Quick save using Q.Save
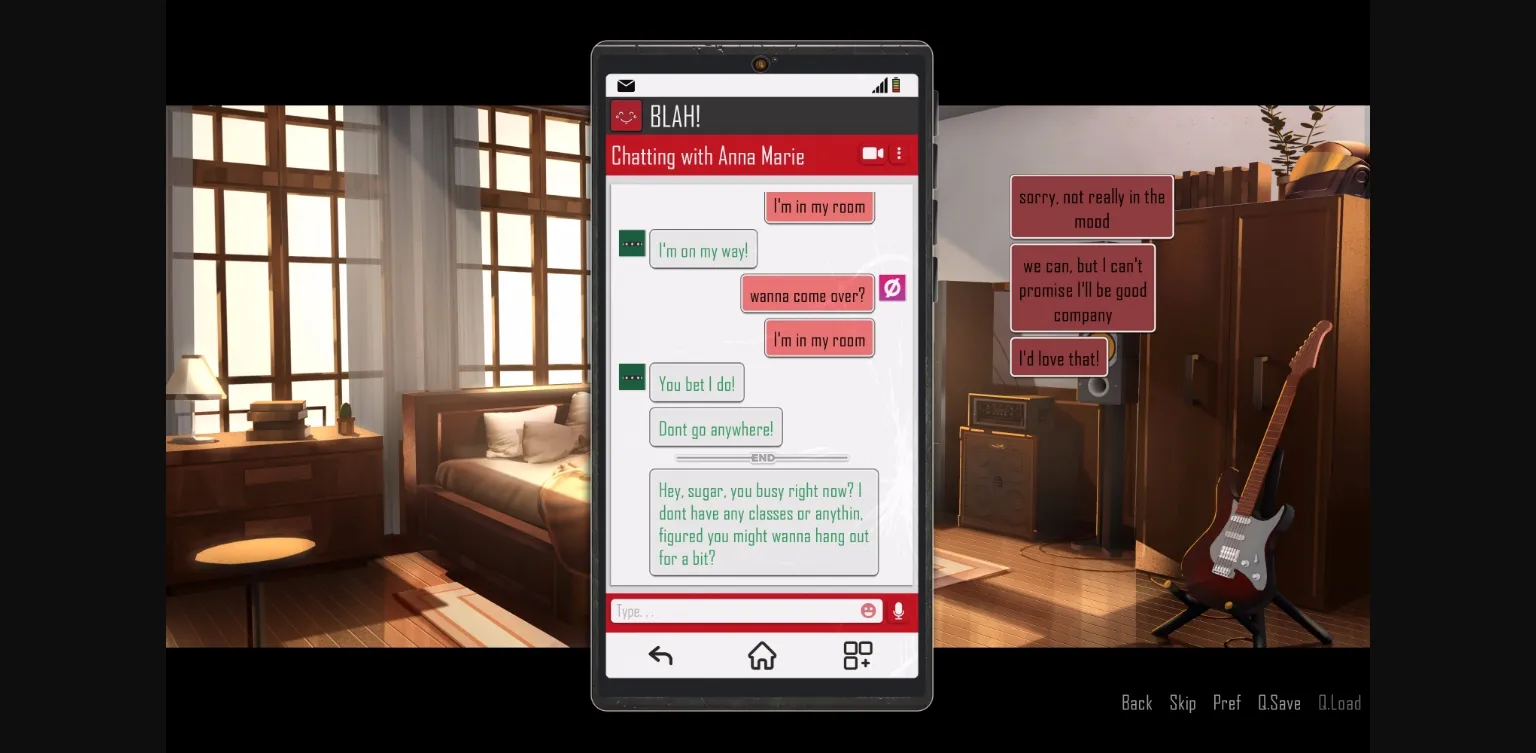1536x753 pixels. coord(1278,703)
